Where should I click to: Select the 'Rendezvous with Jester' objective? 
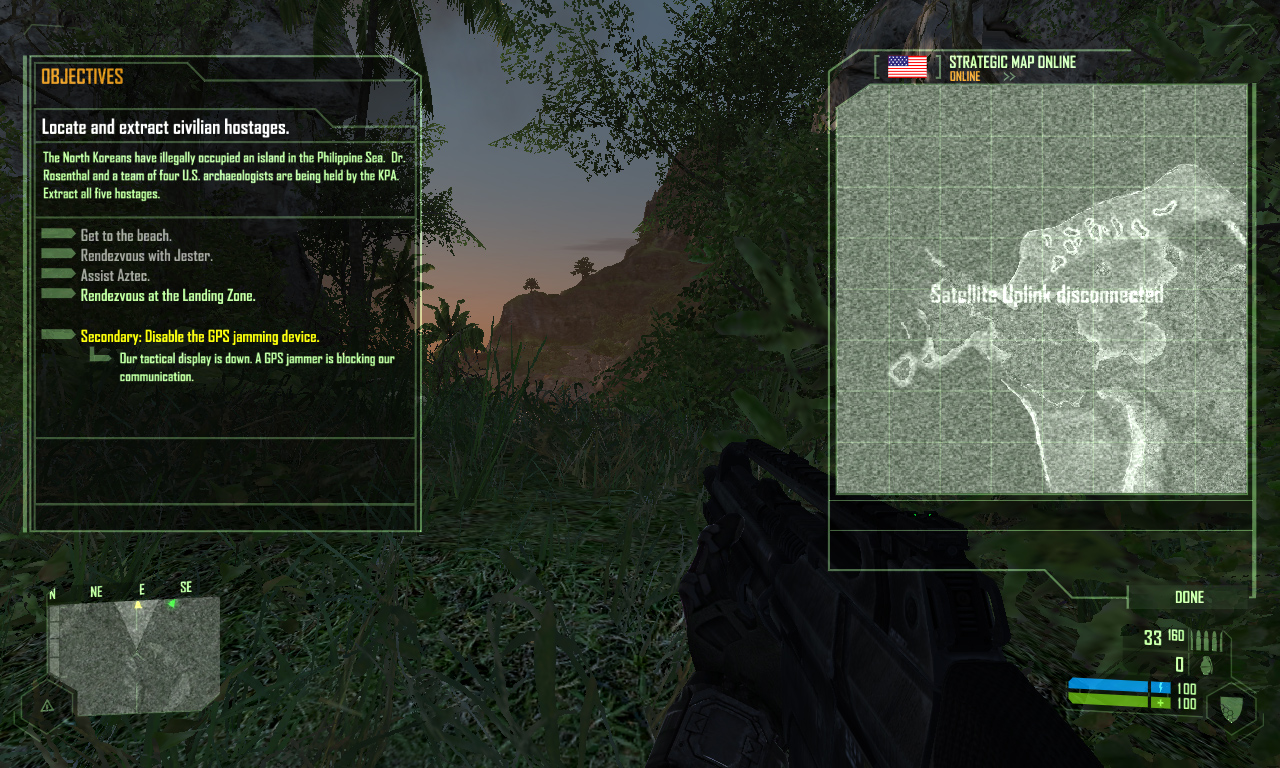pyautogui.click(x=146, y=255)
